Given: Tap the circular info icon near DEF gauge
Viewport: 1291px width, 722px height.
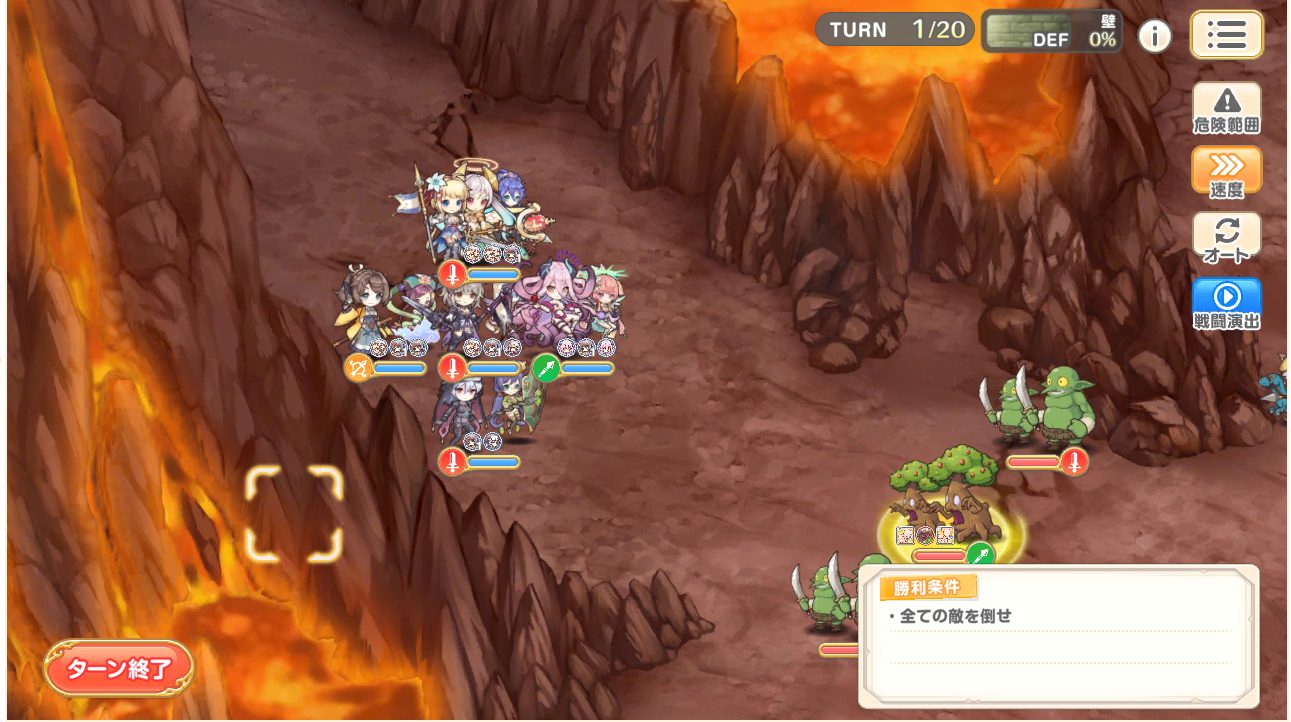Looking at the screenshot, I should click(1156, 34).
